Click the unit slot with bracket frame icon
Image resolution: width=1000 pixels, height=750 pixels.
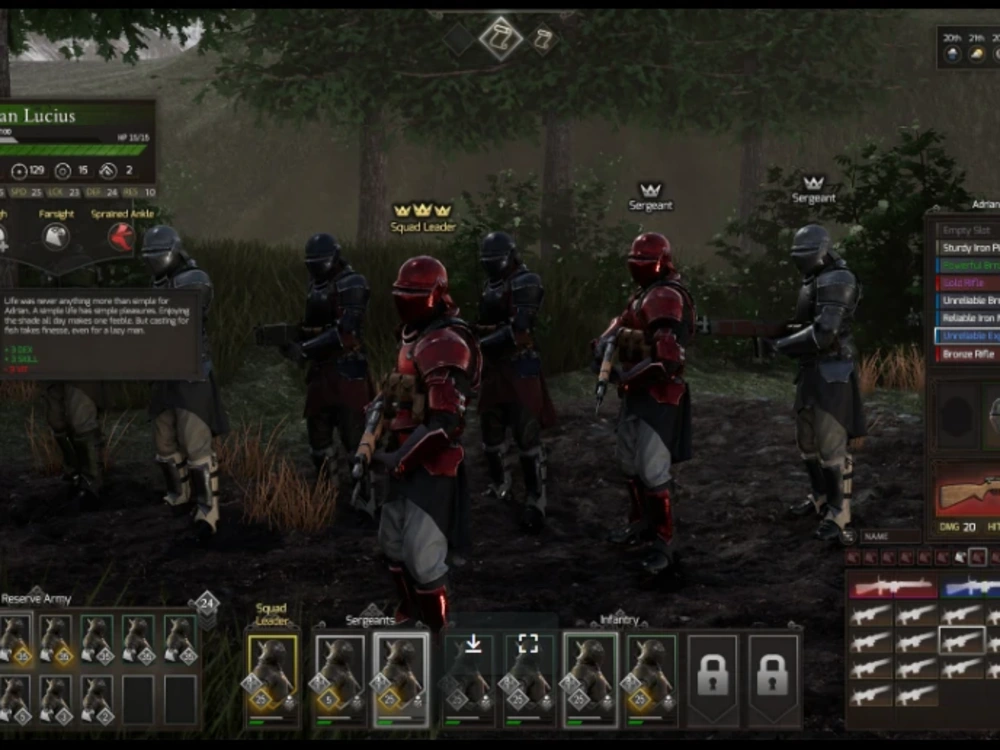pos(529,678)
